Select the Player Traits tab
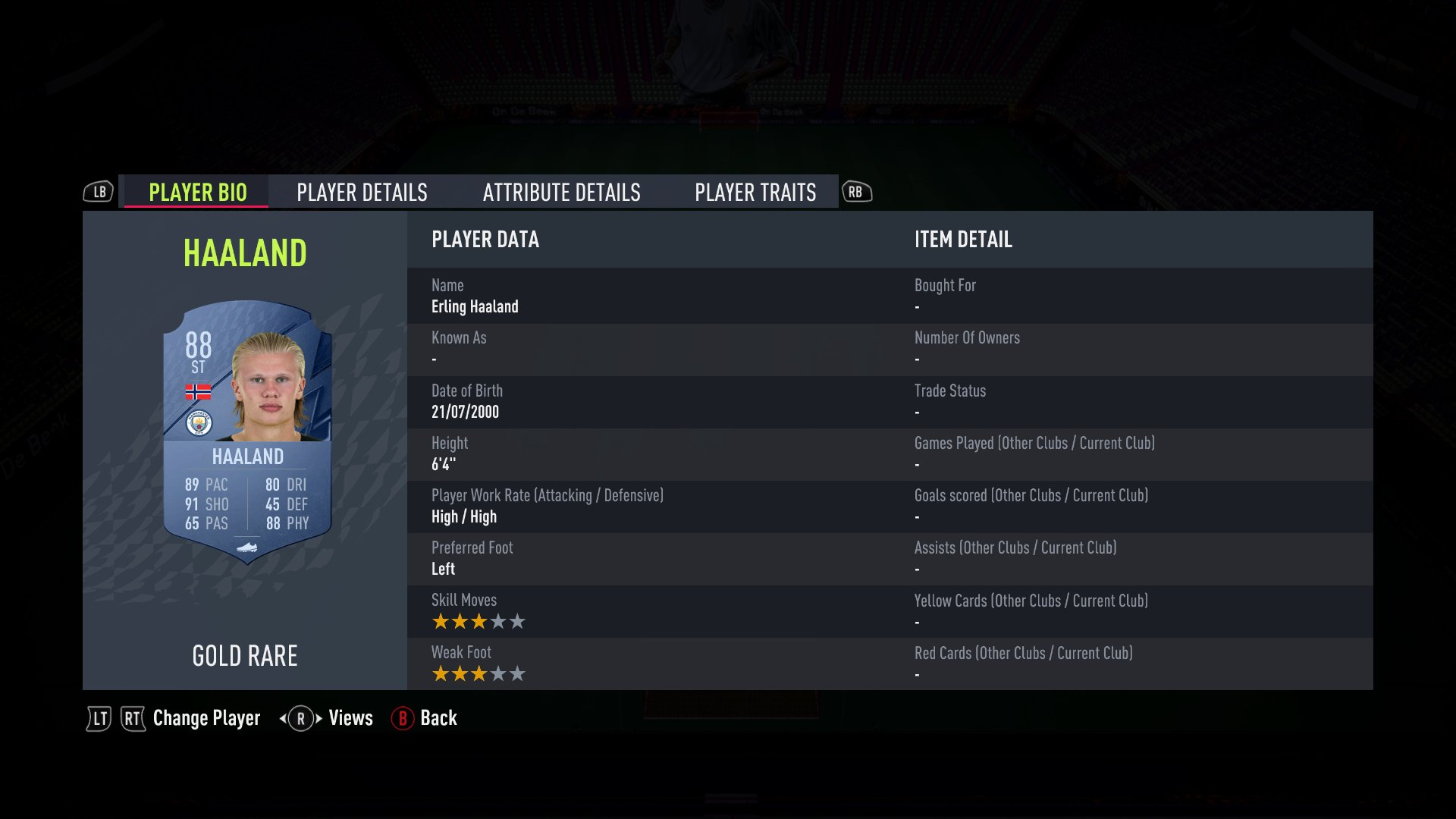Viewport: 1456px width, 819px height. (x=755, y=193)
